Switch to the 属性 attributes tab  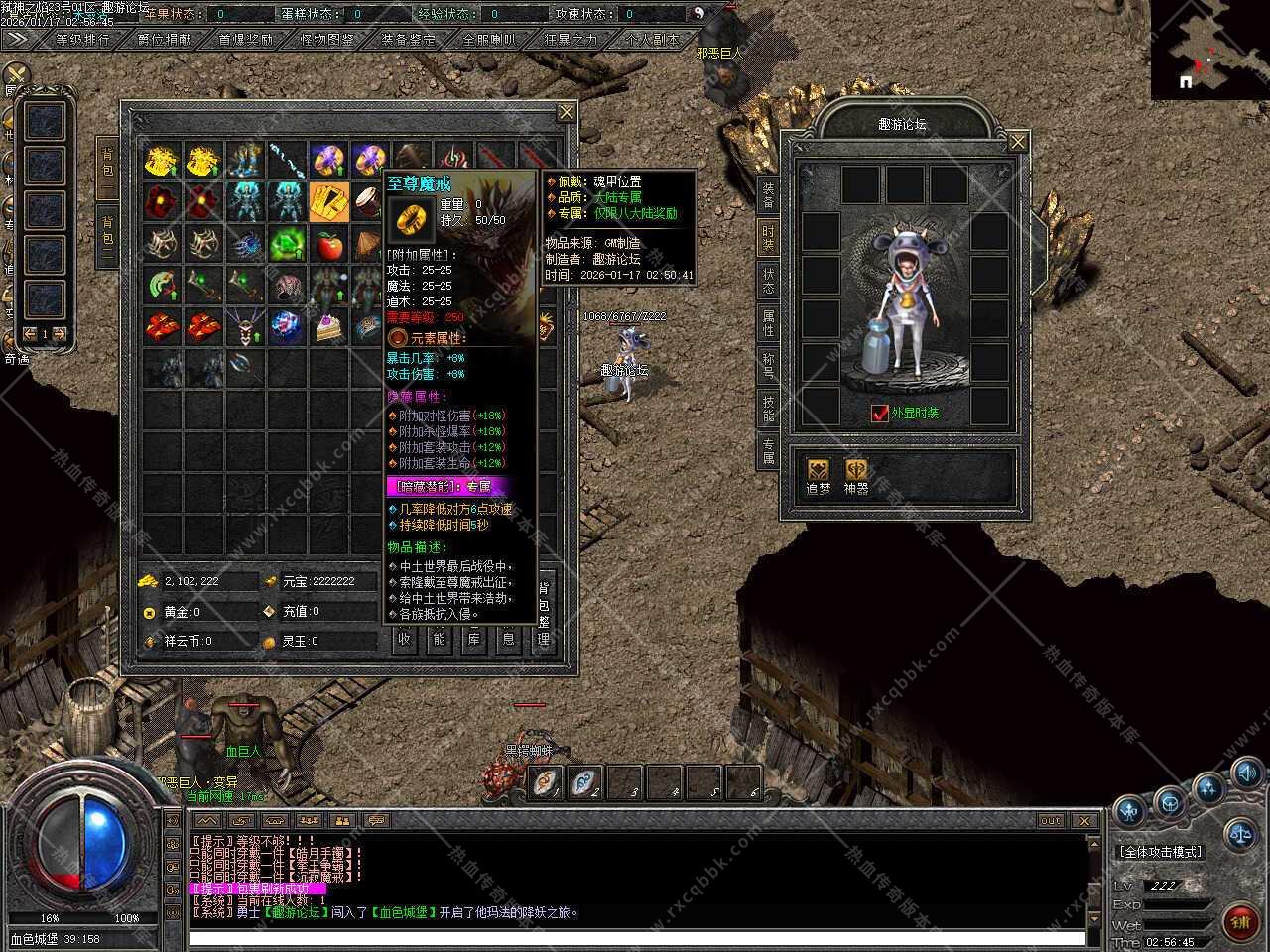[768, 321]
